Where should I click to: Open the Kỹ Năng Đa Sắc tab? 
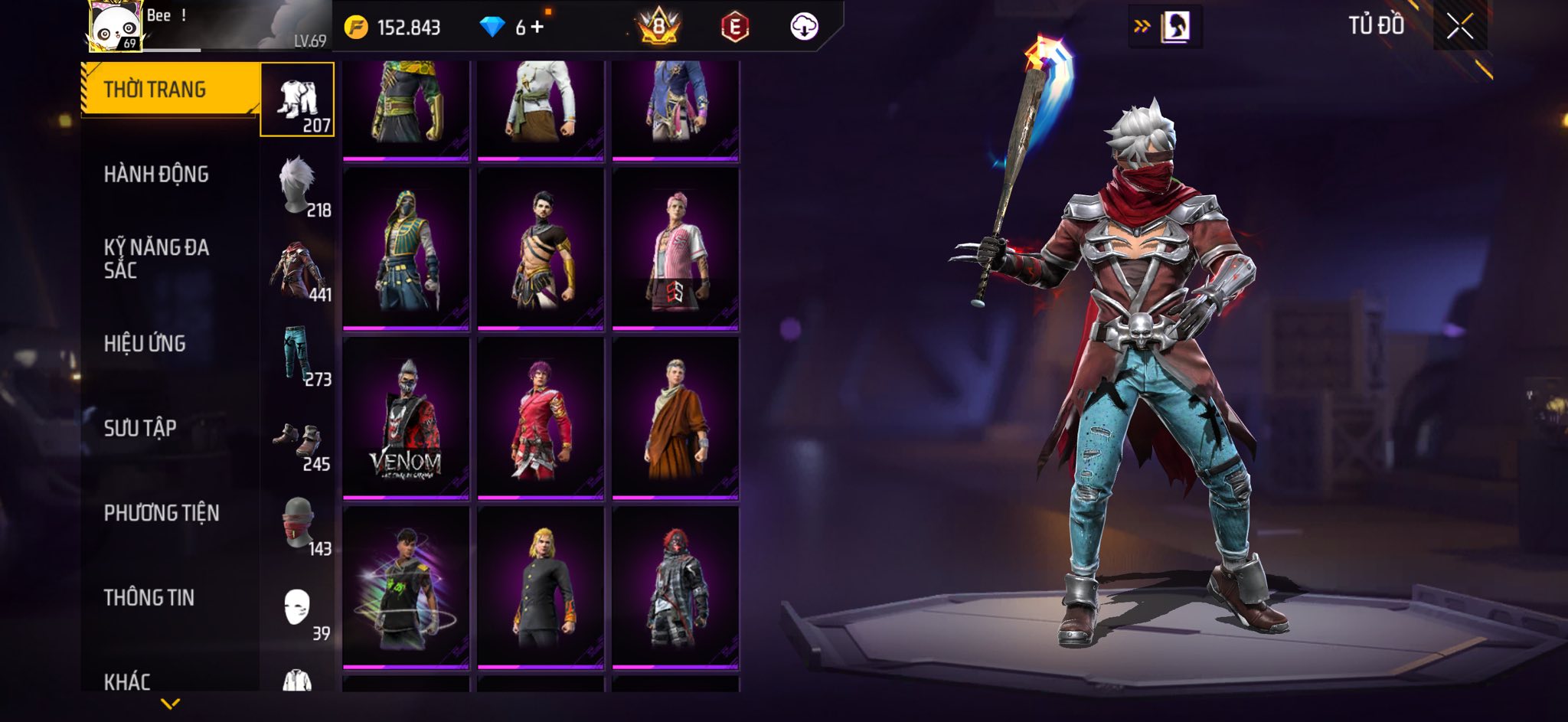[156, 259]
